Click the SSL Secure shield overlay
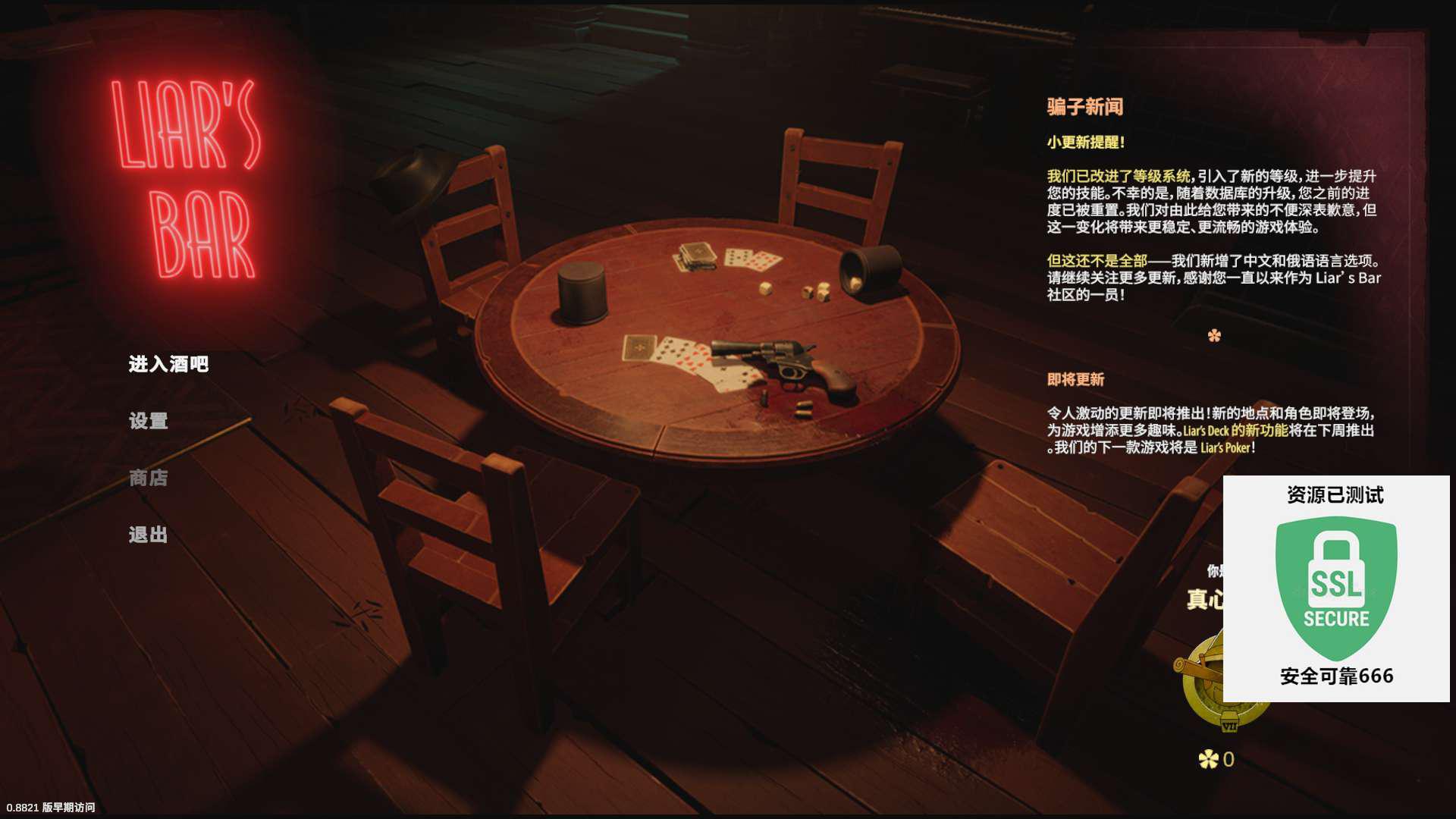Screen dimensions: 1456x819 click(x=1335, y=588)
